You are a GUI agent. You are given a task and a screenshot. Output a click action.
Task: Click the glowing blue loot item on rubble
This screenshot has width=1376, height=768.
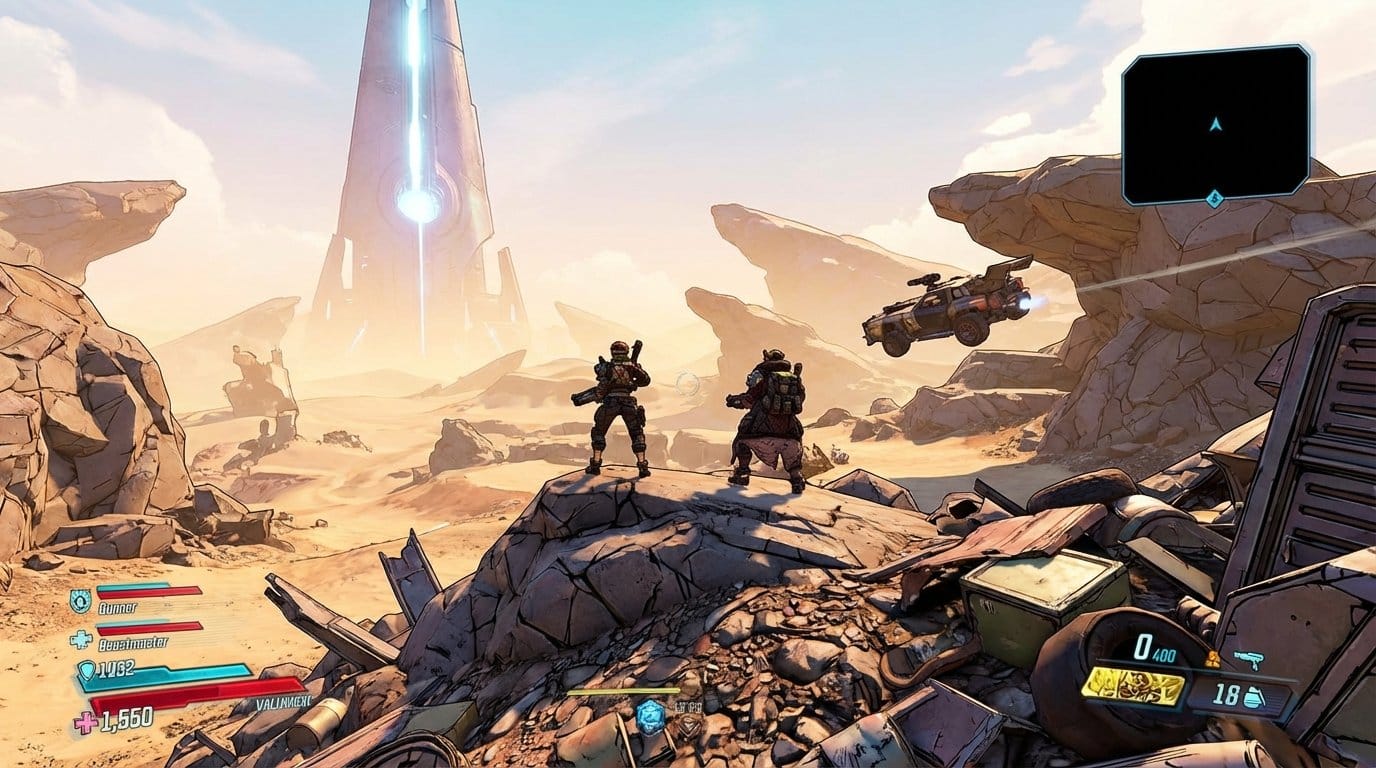650,716
